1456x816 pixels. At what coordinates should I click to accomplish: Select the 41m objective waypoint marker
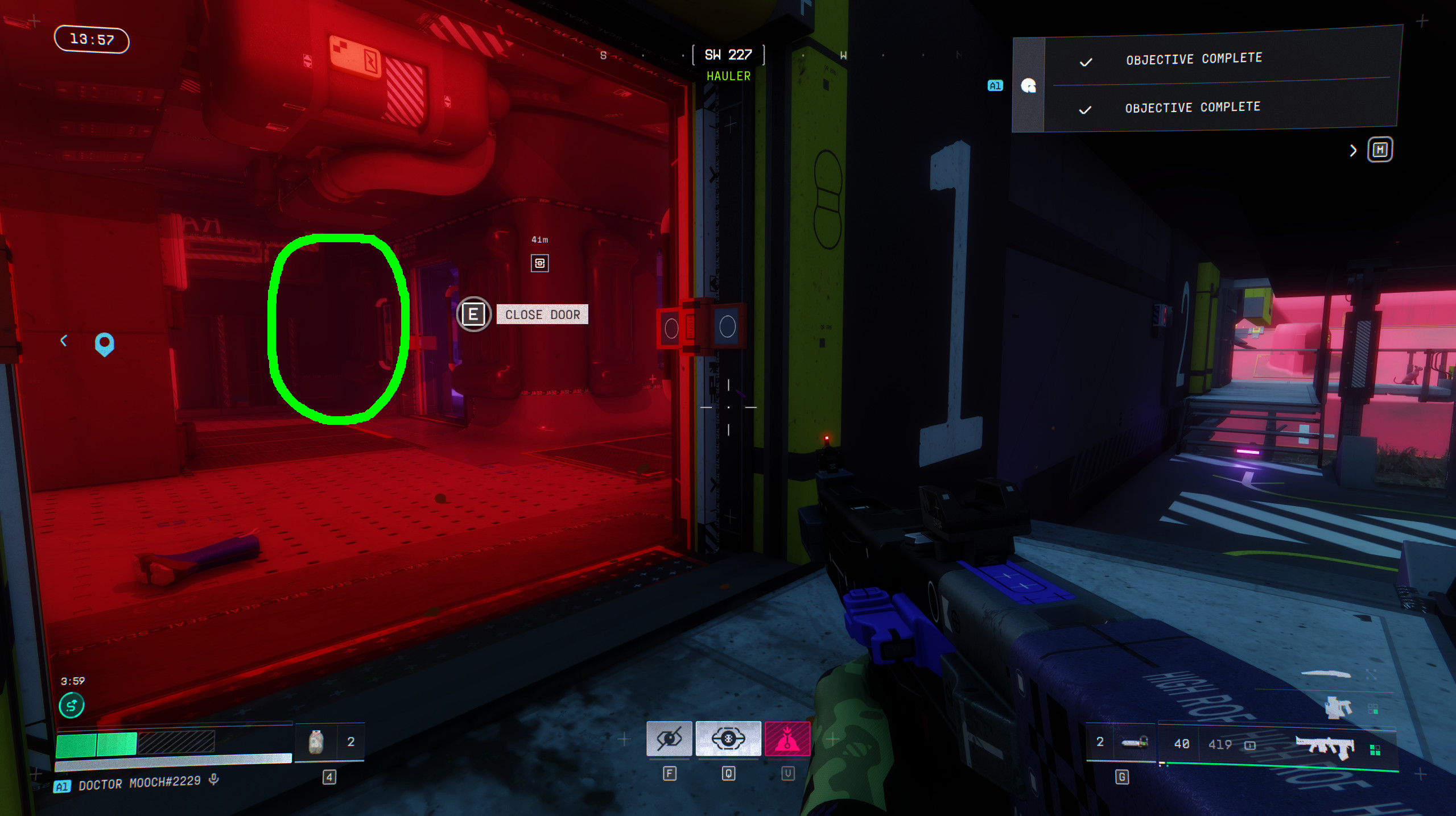539,263
